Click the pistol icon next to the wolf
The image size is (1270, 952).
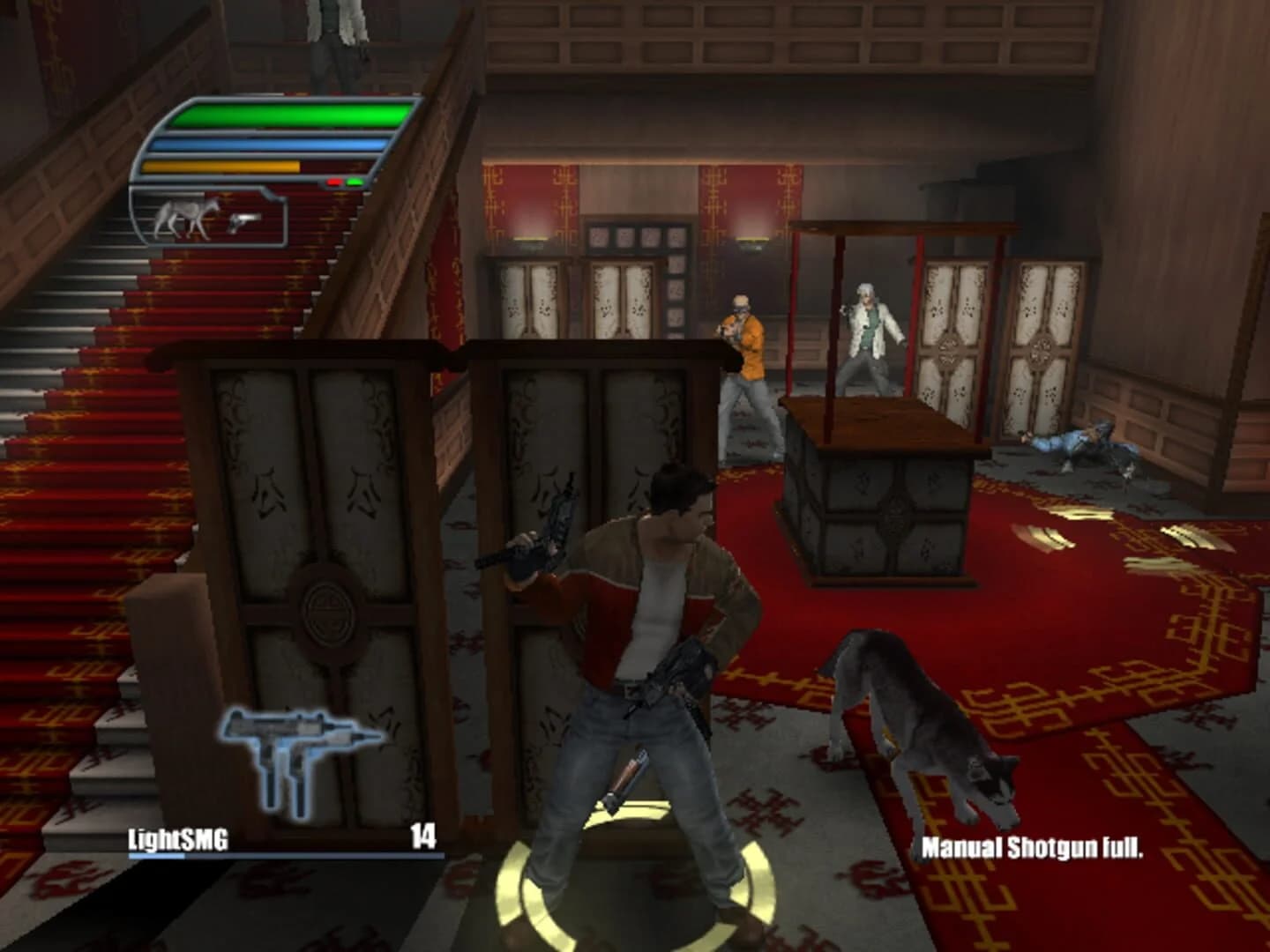point(244,222)
